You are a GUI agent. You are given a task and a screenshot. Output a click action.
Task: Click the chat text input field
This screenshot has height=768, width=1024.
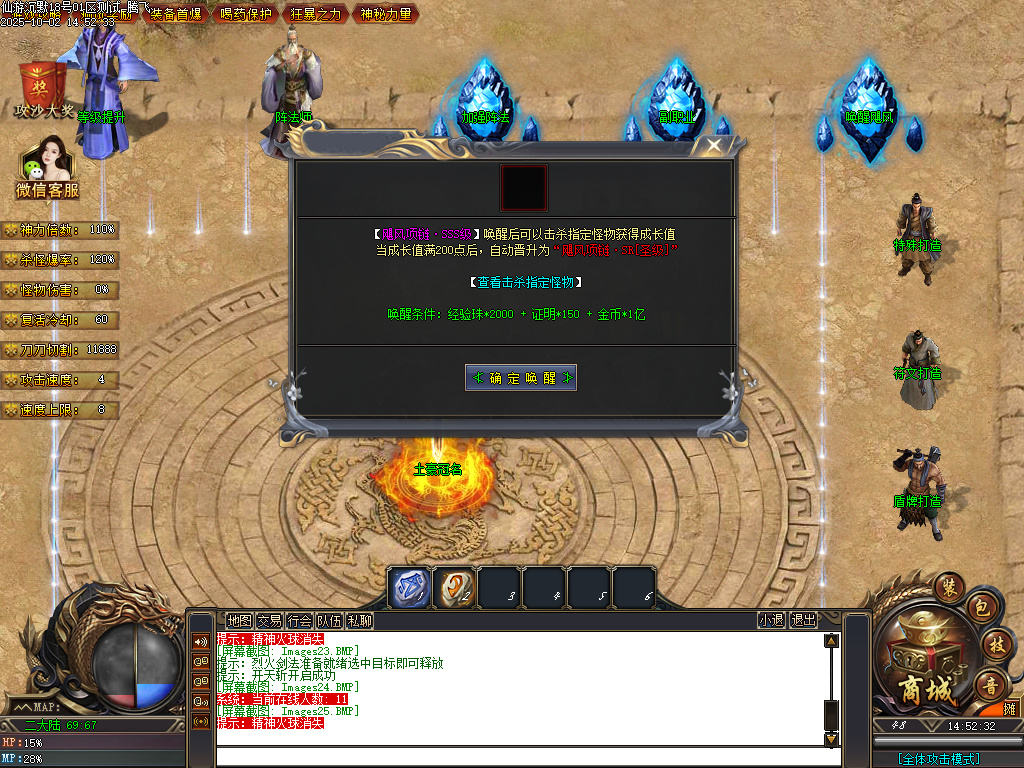pyautogui.click(x=520, y=756)
